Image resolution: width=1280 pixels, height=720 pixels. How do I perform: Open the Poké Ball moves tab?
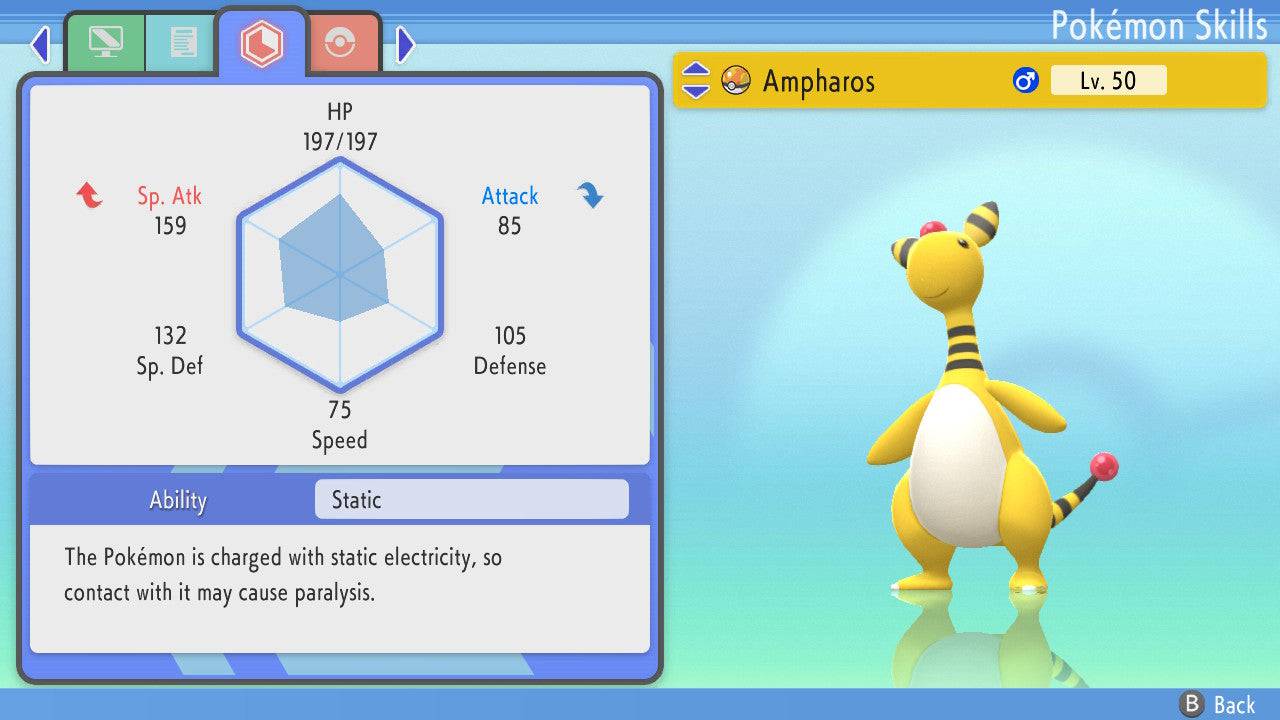(340, 43)
